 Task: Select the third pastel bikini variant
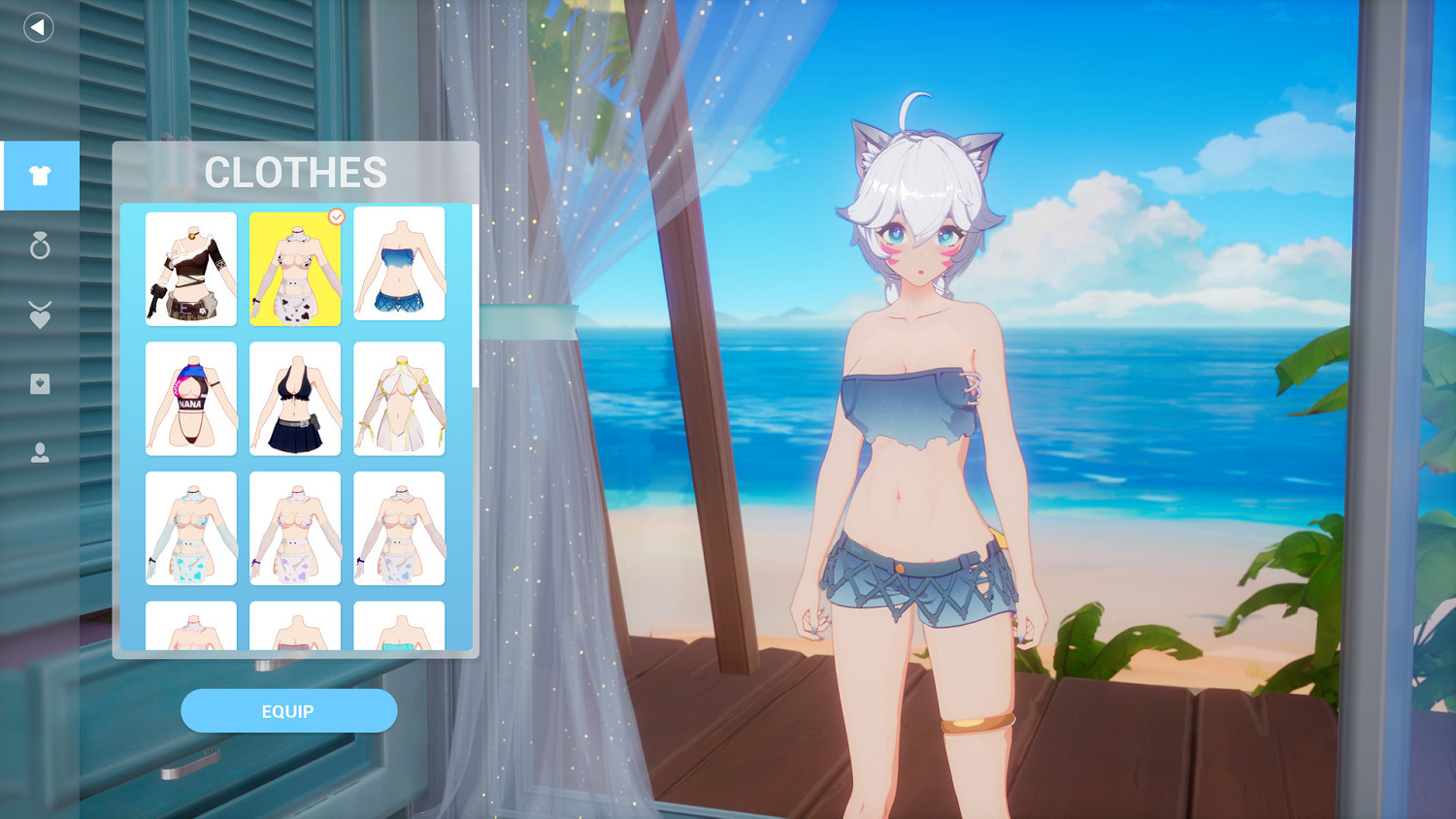pos(399,527)
